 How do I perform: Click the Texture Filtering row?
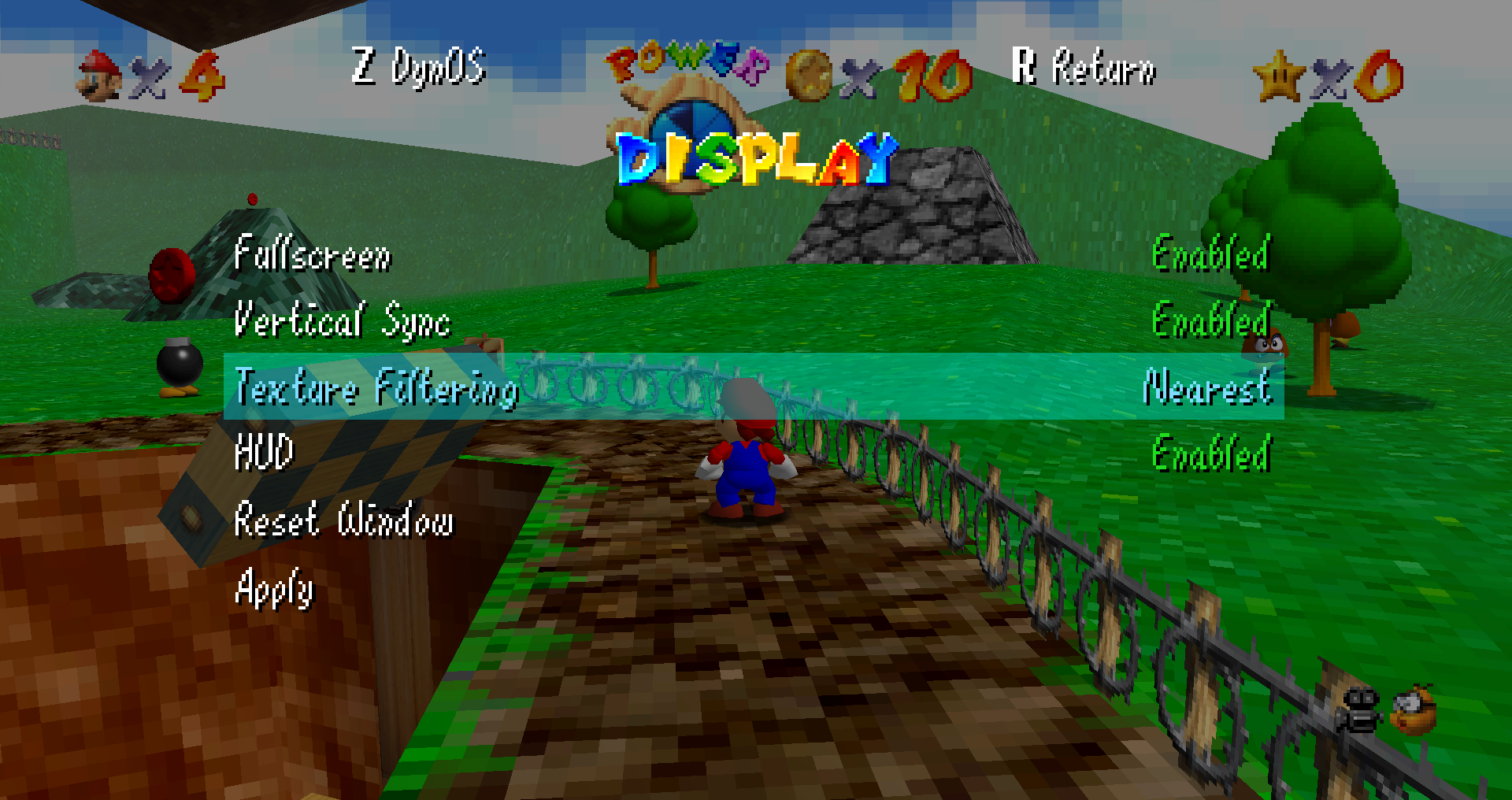point(376,387)
